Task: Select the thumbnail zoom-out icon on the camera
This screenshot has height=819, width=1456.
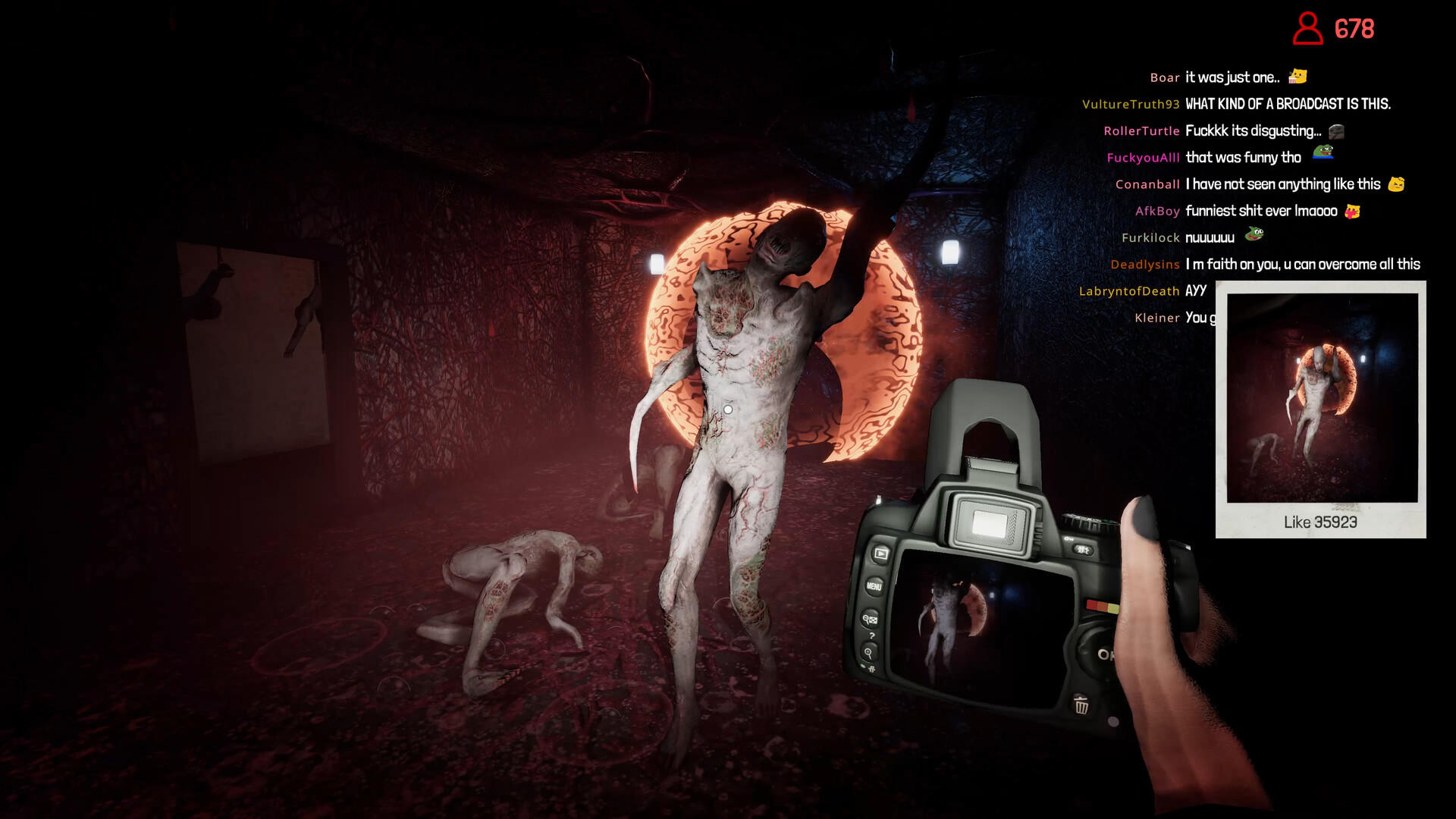Action: pos(870,619)
